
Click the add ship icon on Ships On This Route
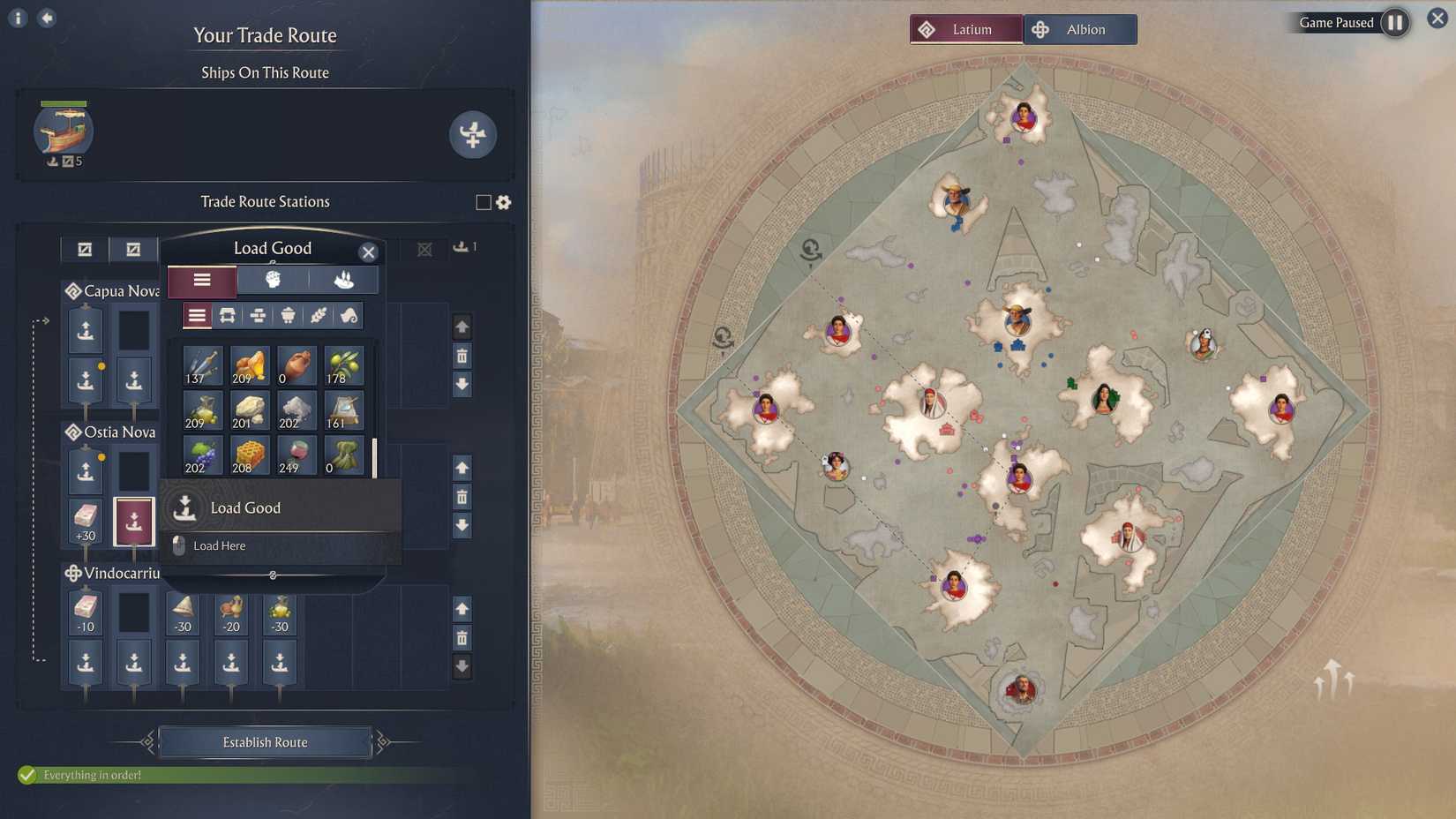(x=474, y=135)
